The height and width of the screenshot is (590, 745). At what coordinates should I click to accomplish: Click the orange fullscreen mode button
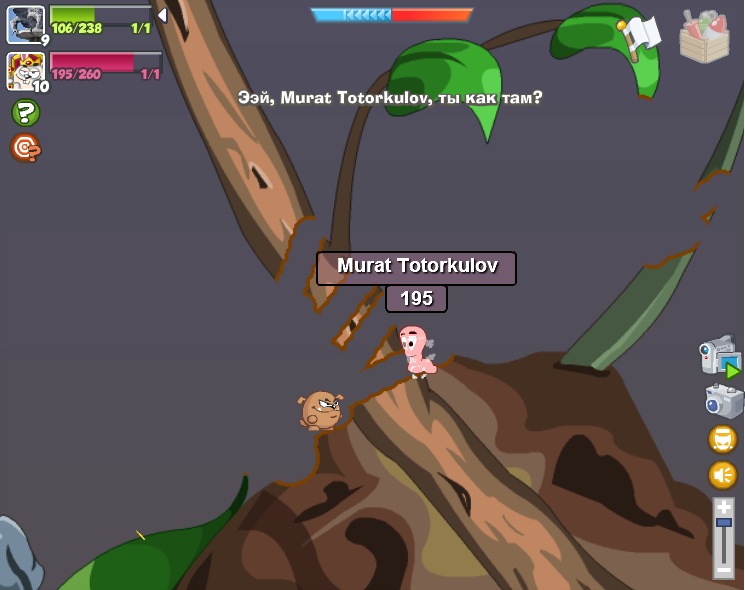(723, 439)
